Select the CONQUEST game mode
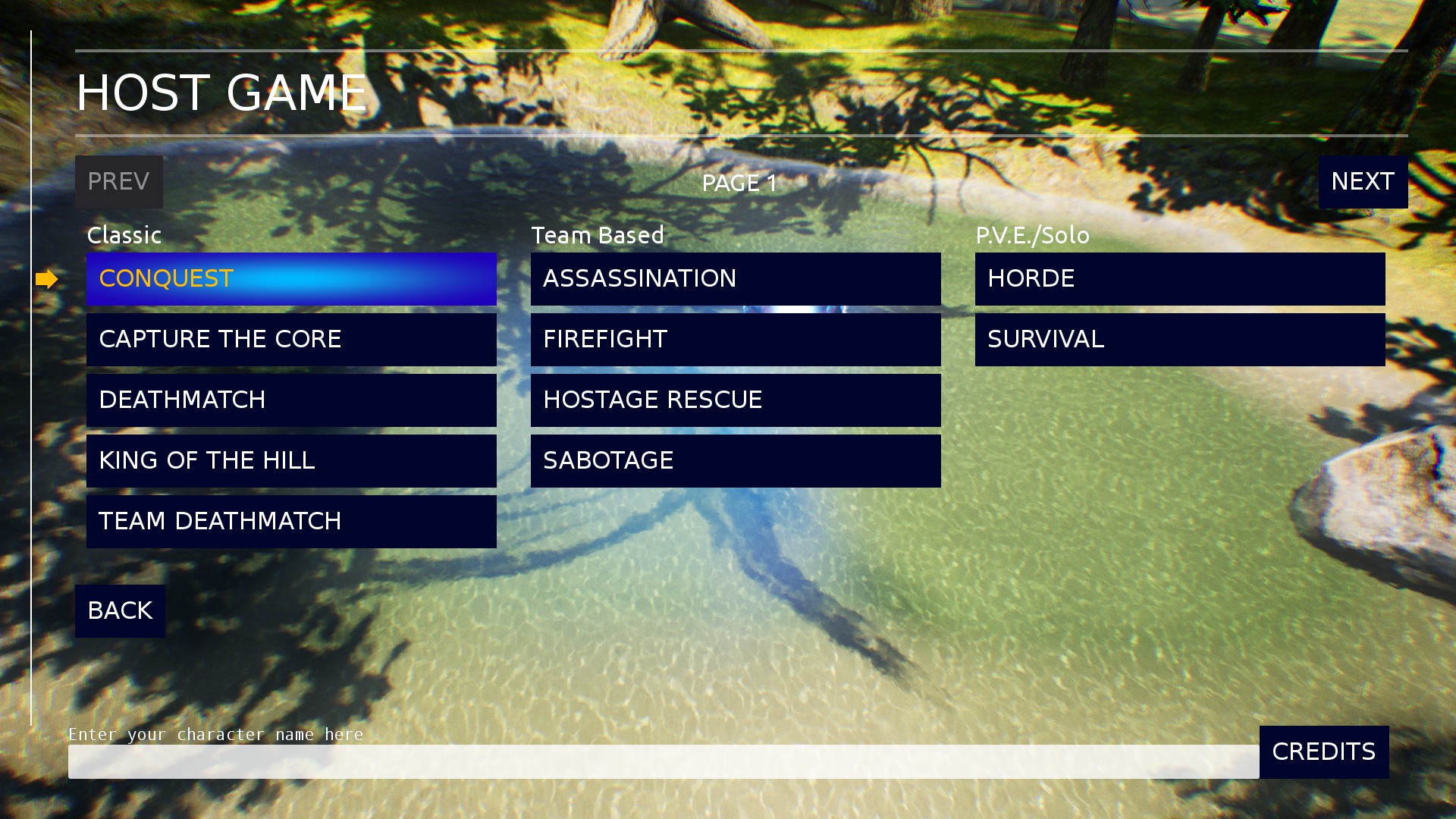 point(292,279)
